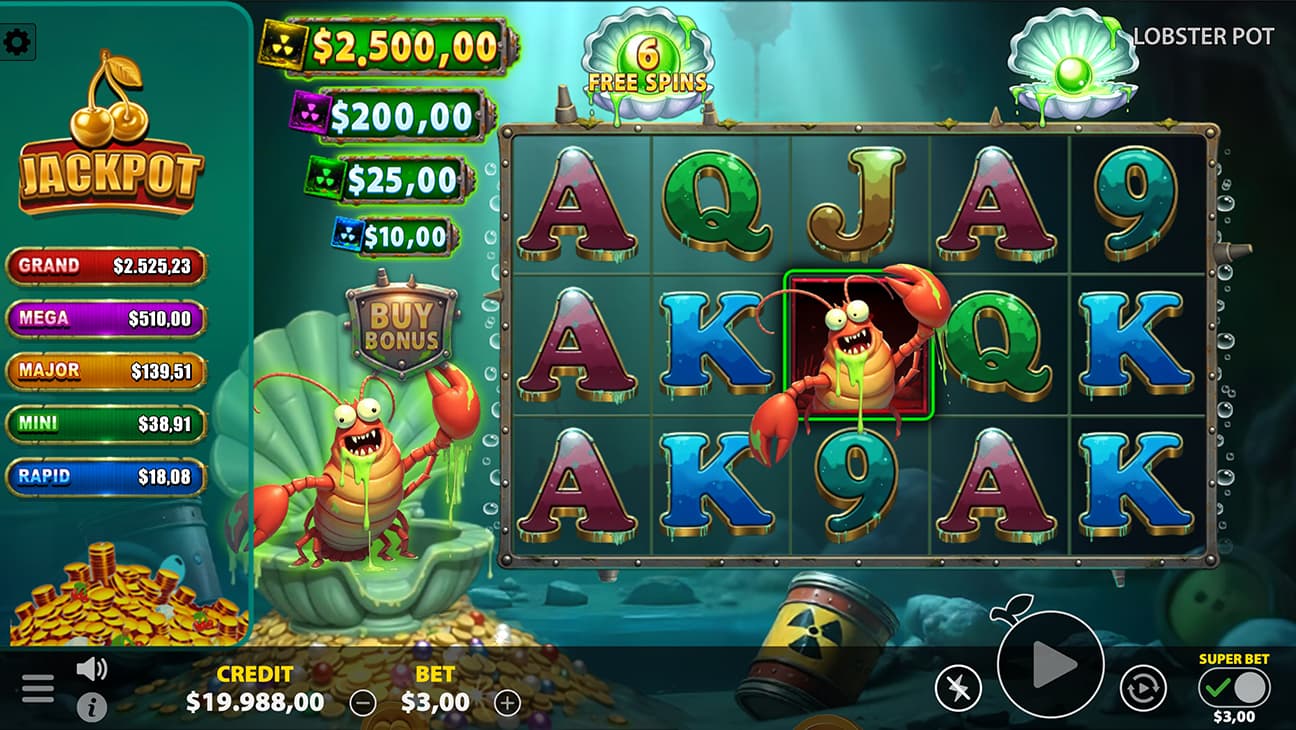Spin the reels with the play button

click(x=1050, y=663)
